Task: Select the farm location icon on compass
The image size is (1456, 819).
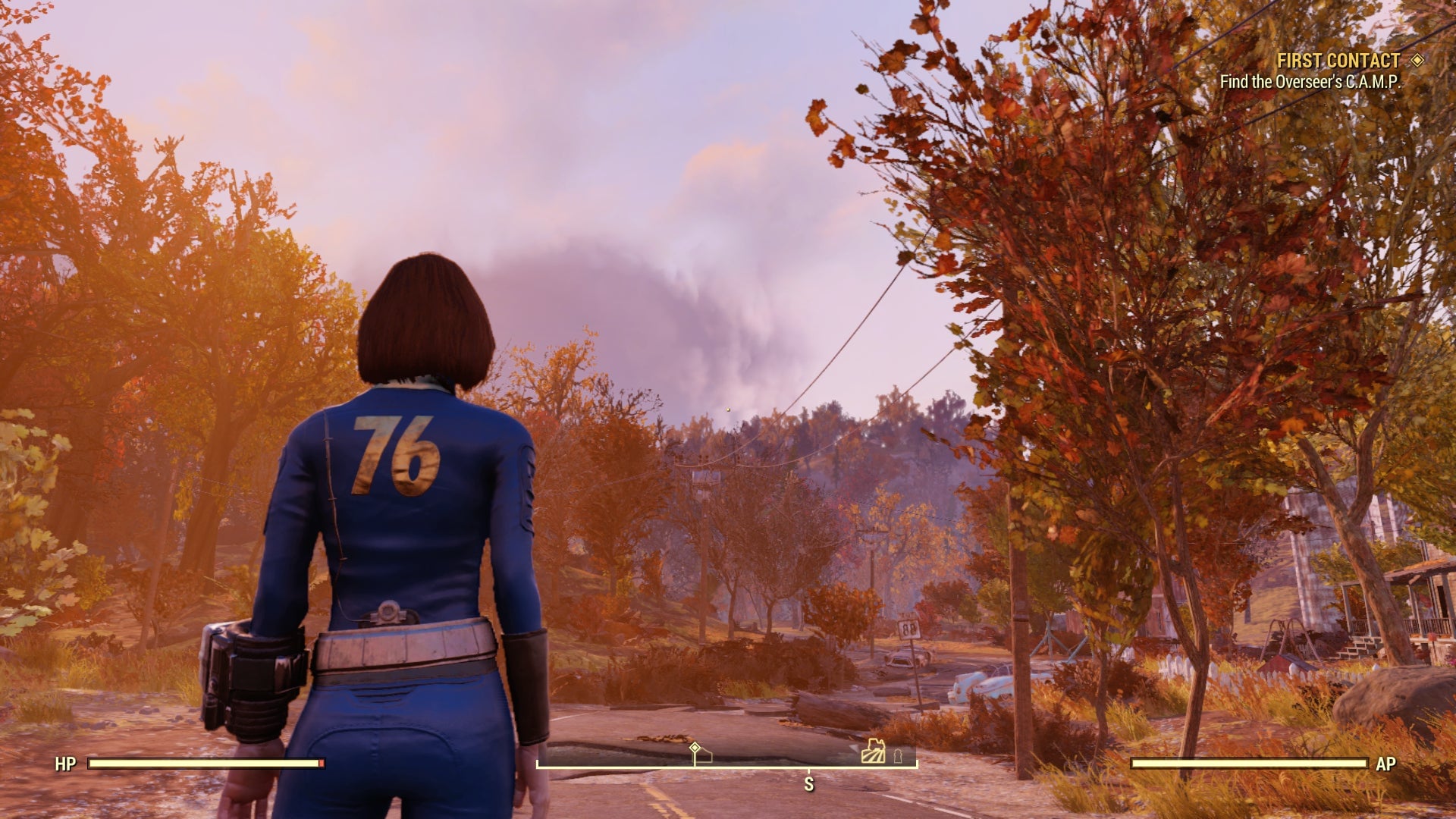Action: point(873,752)
